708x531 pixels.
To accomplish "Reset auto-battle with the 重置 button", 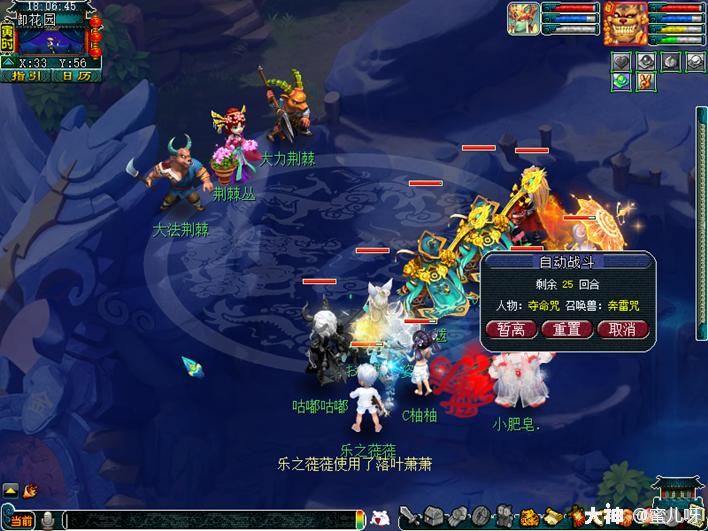I will (x=567, y=330).
